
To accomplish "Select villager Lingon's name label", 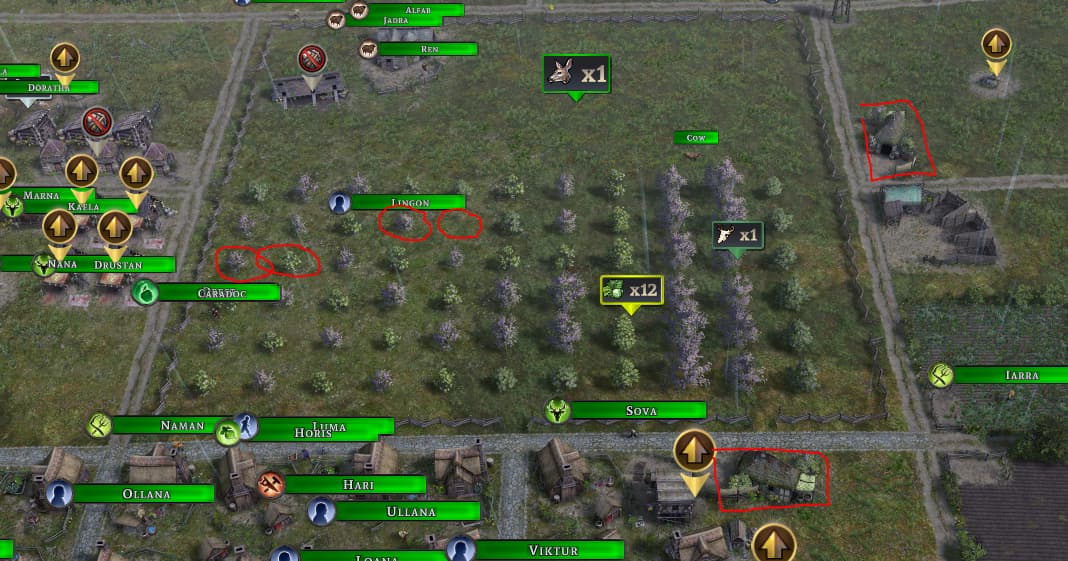I will tap(410, 203).
